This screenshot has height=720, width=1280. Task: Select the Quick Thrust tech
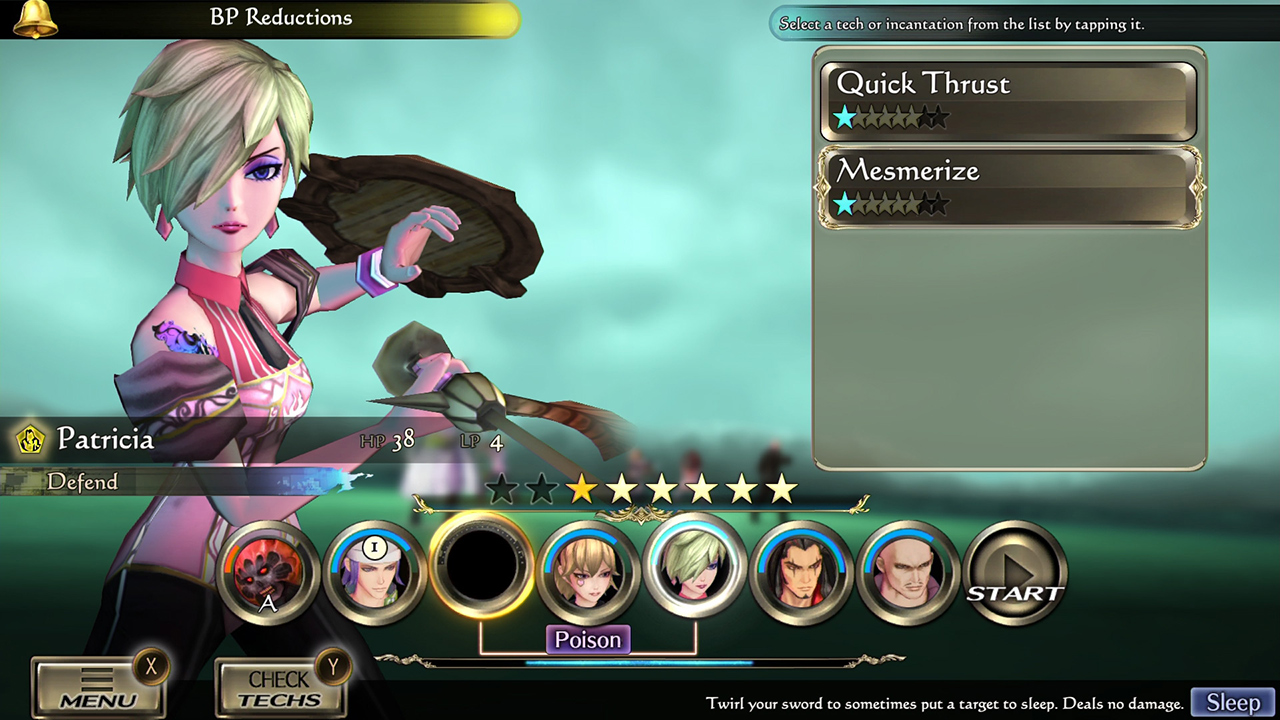[1008, 99]
